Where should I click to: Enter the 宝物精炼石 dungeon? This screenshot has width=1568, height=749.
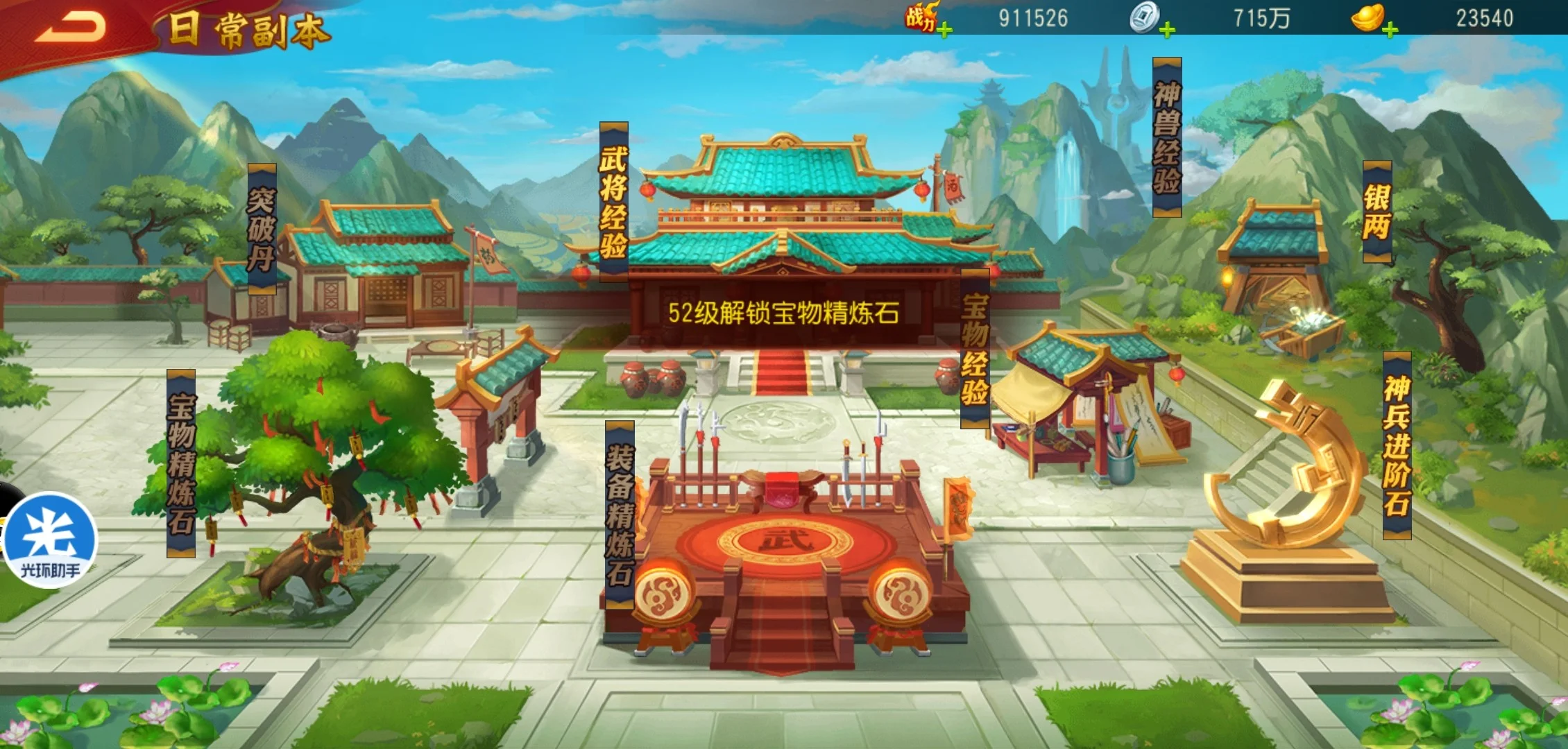(181, 463)
